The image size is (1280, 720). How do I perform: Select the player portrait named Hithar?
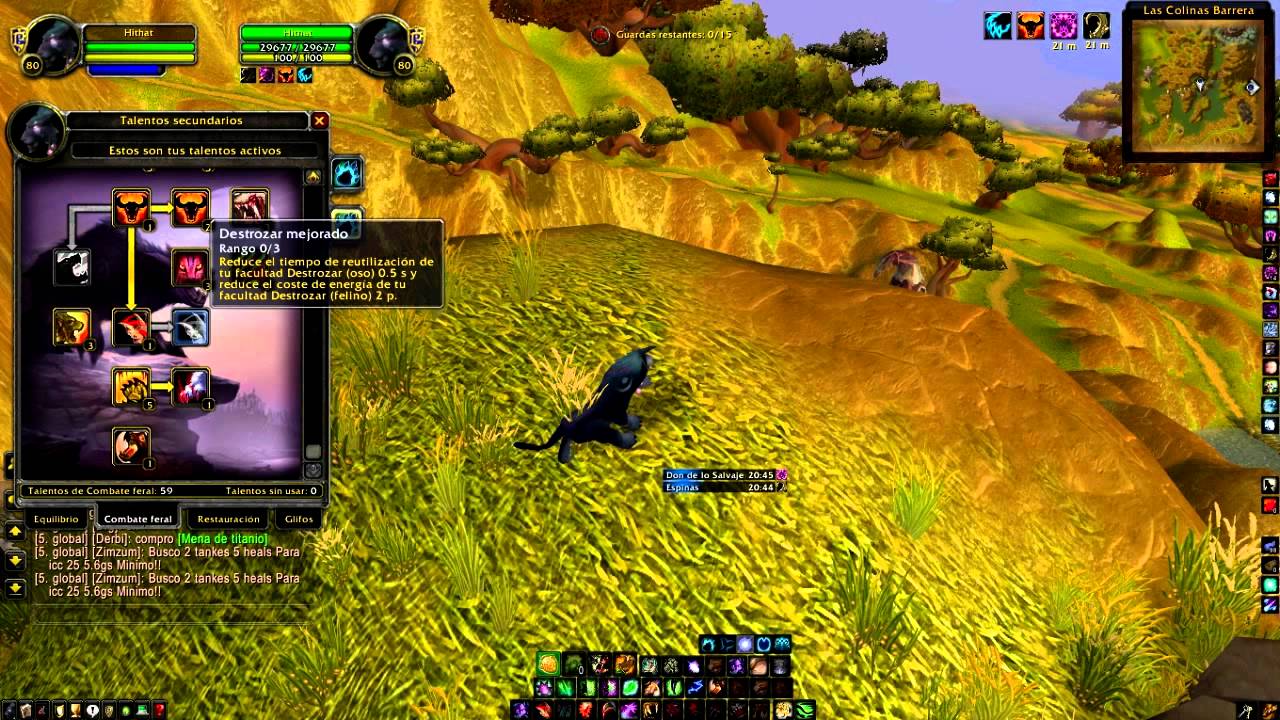(x=52, y=47)
